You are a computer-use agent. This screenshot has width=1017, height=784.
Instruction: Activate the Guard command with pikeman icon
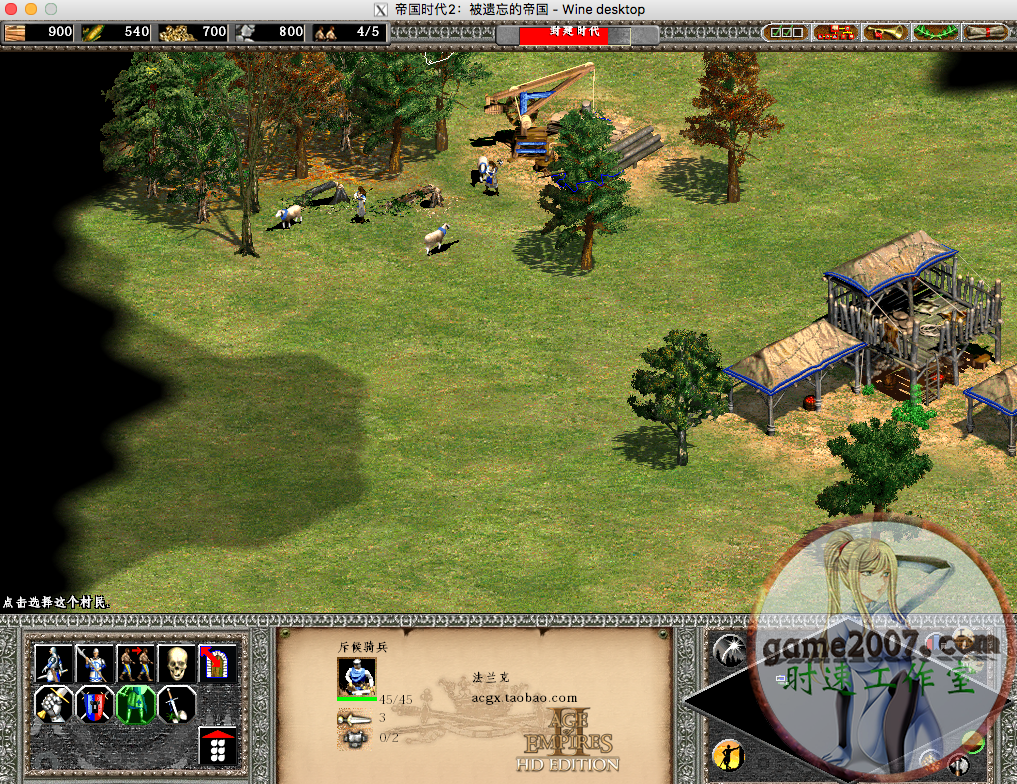pos(95,663)
